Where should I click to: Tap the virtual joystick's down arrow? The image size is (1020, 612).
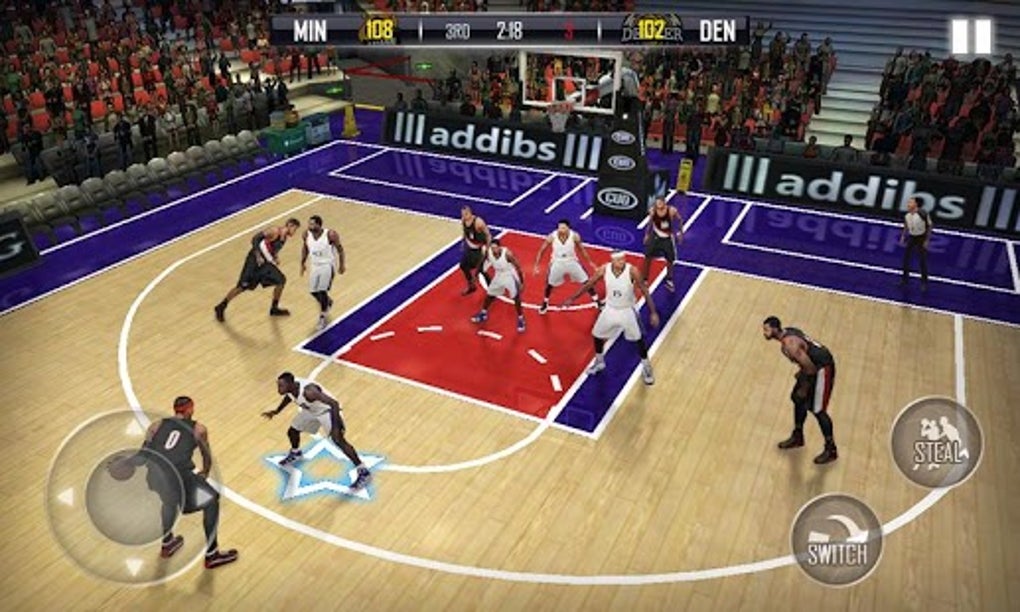pyautogui.click(x=134, y=566)
